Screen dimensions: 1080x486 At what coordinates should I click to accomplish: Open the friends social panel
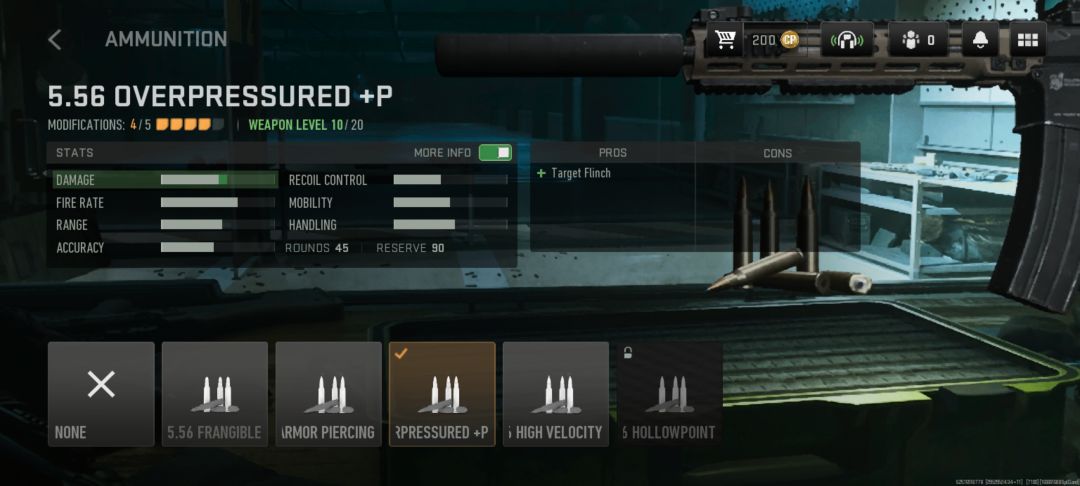[x=916, y=40]
